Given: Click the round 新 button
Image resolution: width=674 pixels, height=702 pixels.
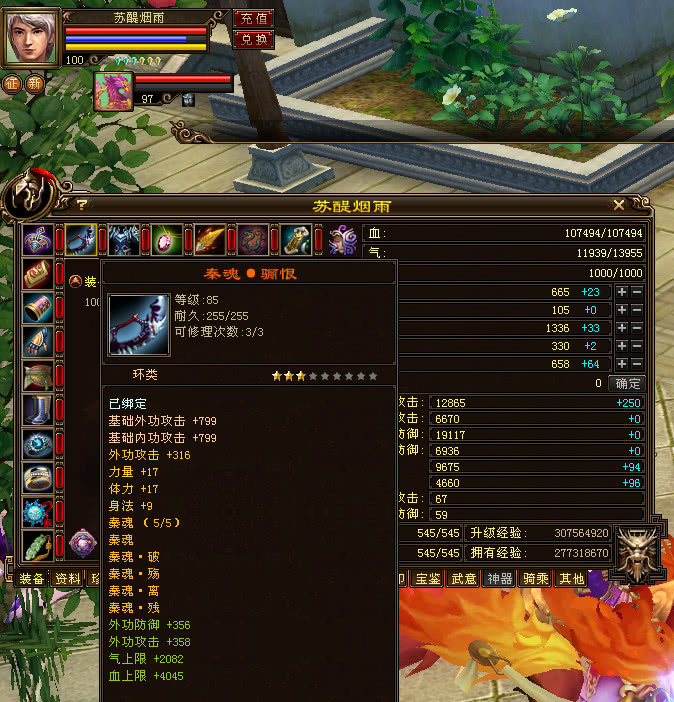Looking at the screenshot, I should click(36, 84).
